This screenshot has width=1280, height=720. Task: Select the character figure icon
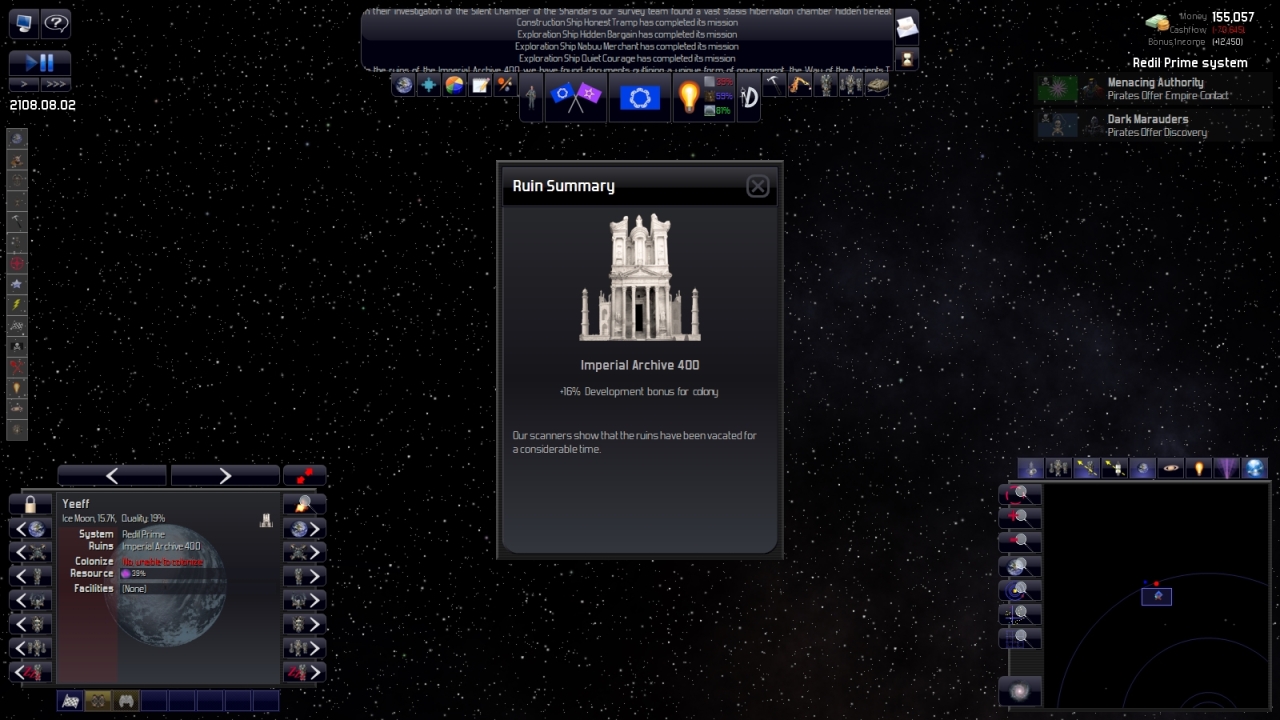click(x=531, y=97)
